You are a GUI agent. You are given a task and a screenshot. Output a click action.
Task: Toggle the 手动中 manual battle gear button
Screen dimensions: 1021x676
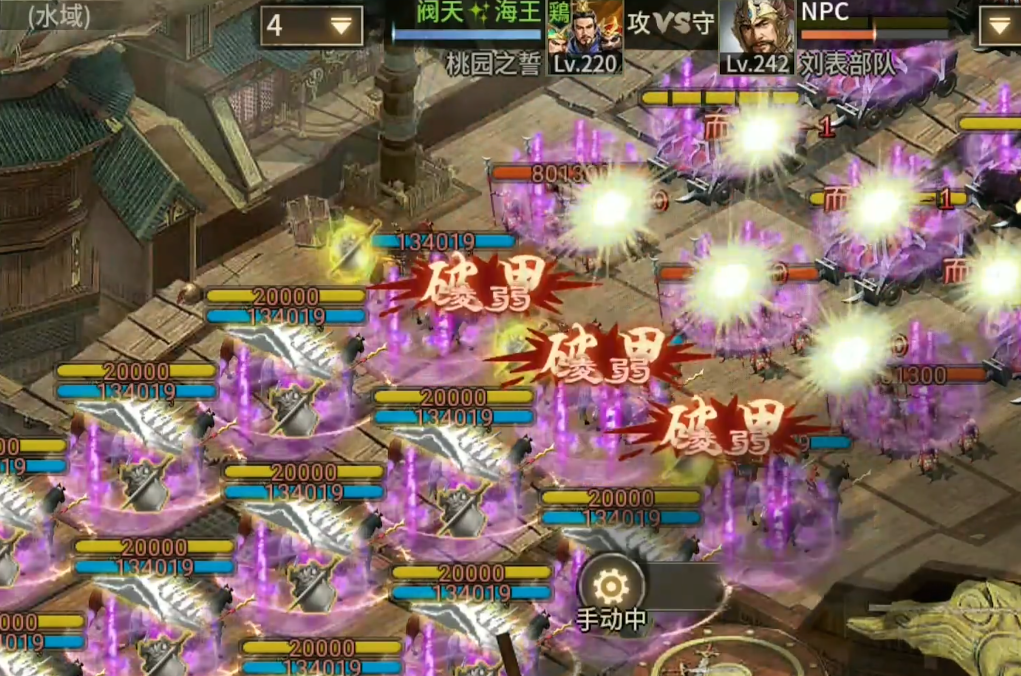[608, 590]
